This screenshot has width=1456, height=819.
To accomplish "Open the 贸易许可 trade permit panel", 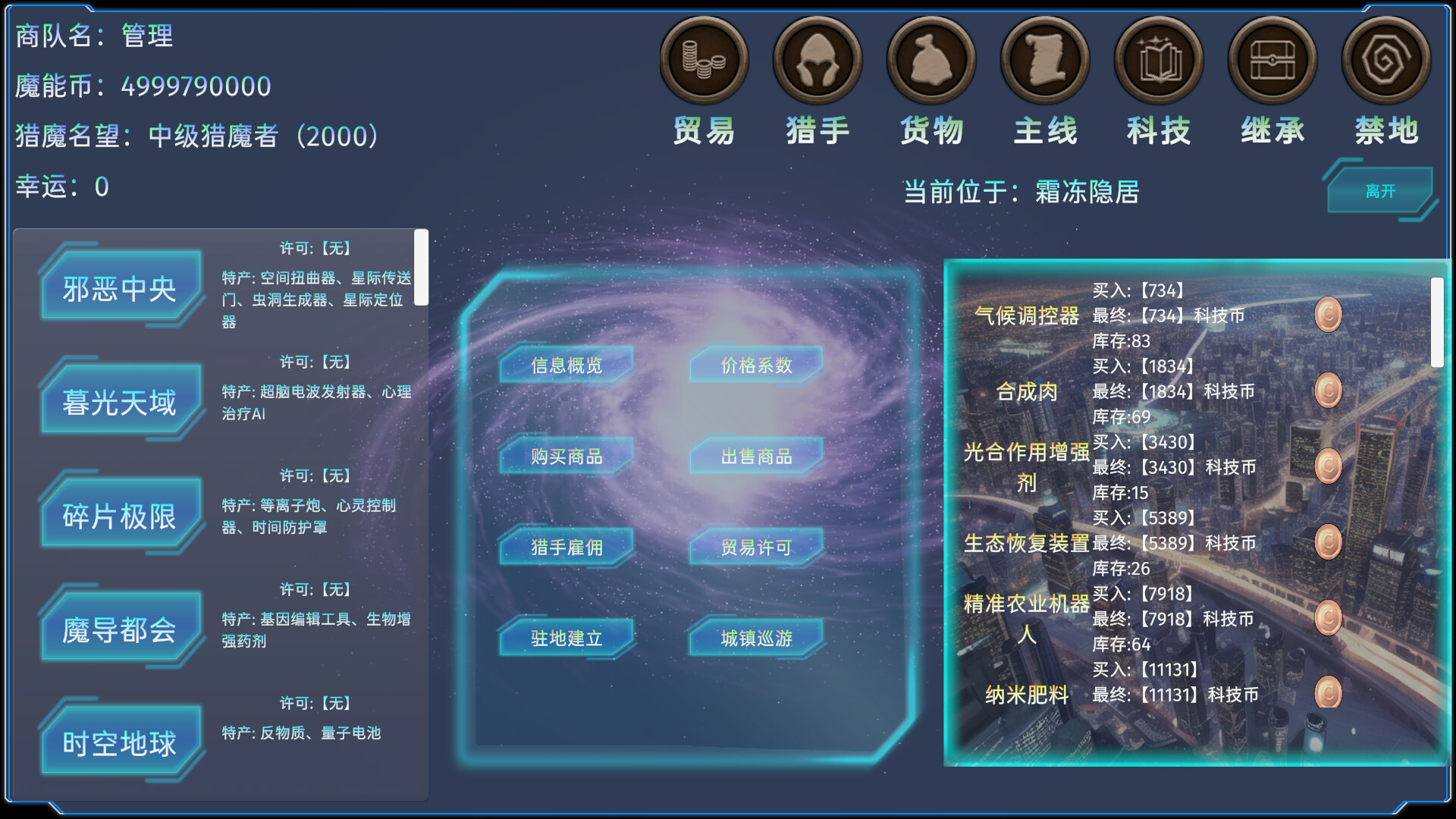I will [754, 548].
